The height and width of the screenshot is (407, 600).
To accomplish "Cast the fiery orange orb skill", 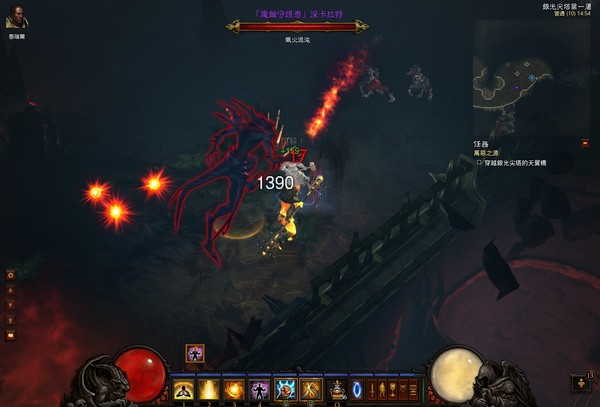I will pos(234,388).
